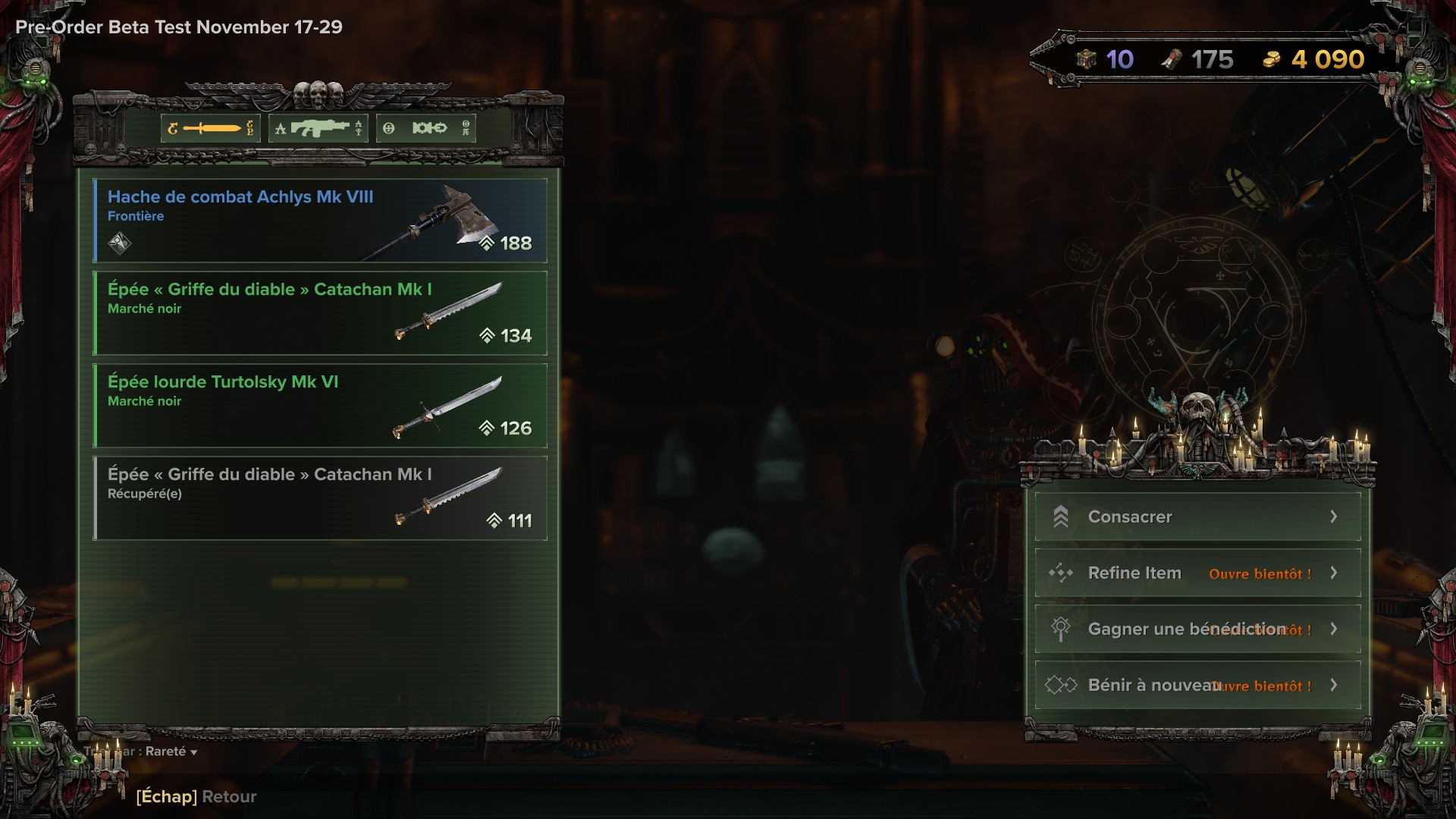Pick the Récupéré(e) Catachan sword rated 111
The width and height of the screenshot is (1456, 819).
click(x=319, y=498)
